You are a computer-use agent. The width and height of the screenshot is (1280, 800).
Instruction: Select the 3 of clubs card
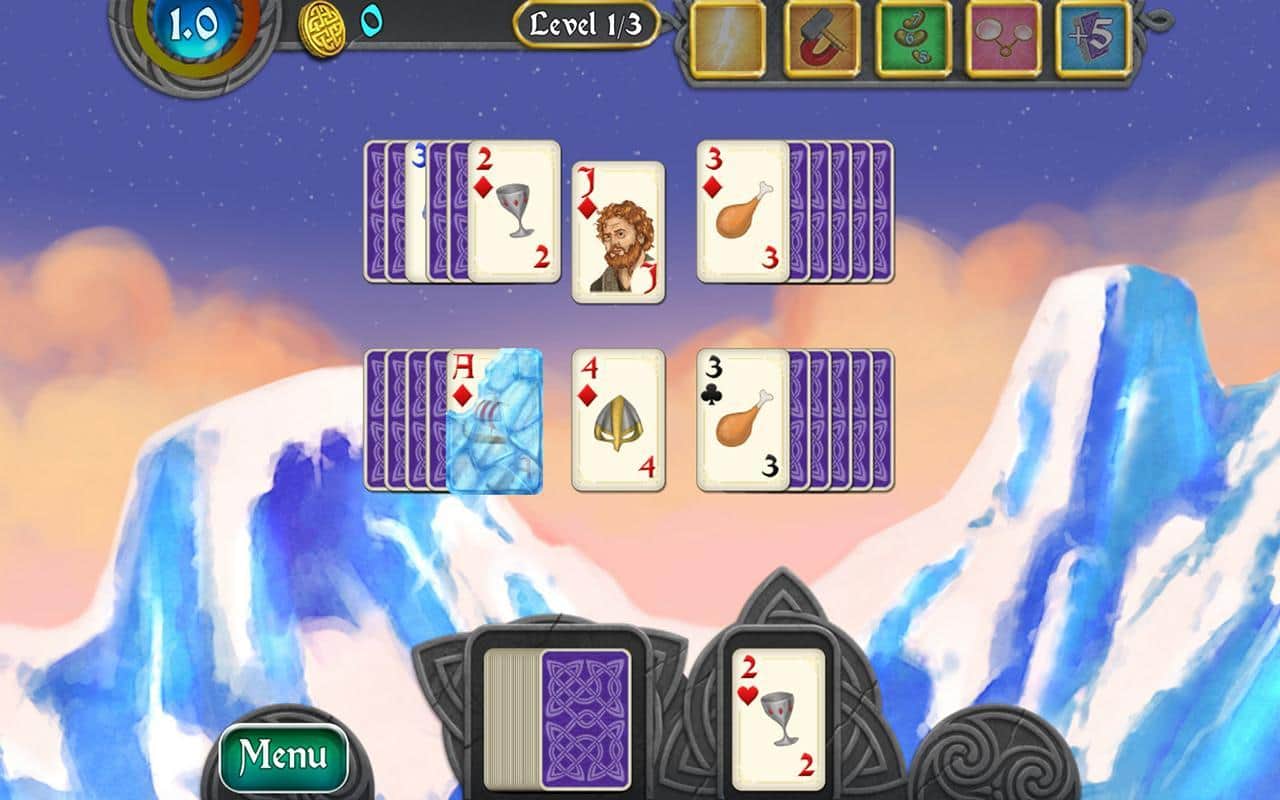click(742, 420)
